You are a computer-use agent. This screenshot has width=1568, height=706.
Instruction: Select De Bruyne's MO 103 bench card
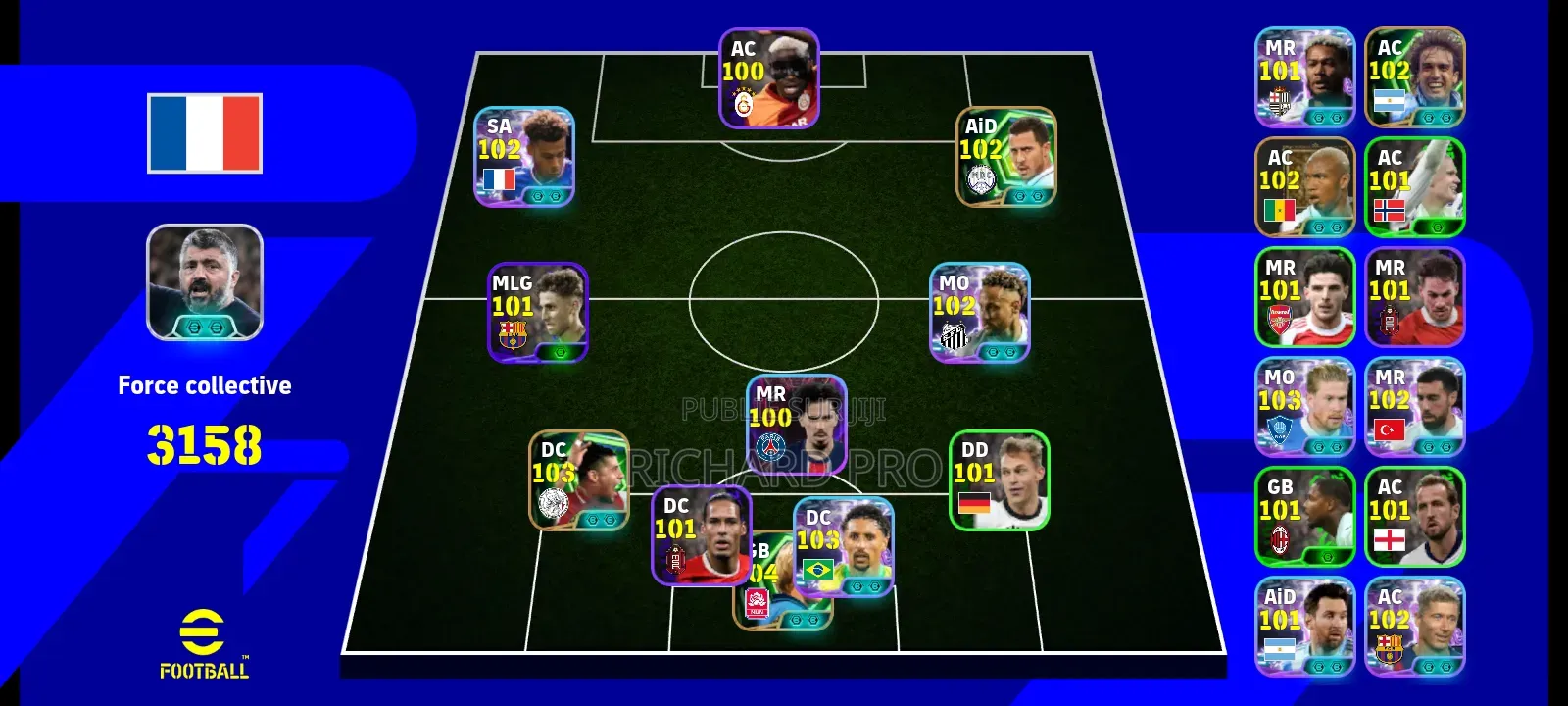pyautogui.click(x=1305, y=405)
